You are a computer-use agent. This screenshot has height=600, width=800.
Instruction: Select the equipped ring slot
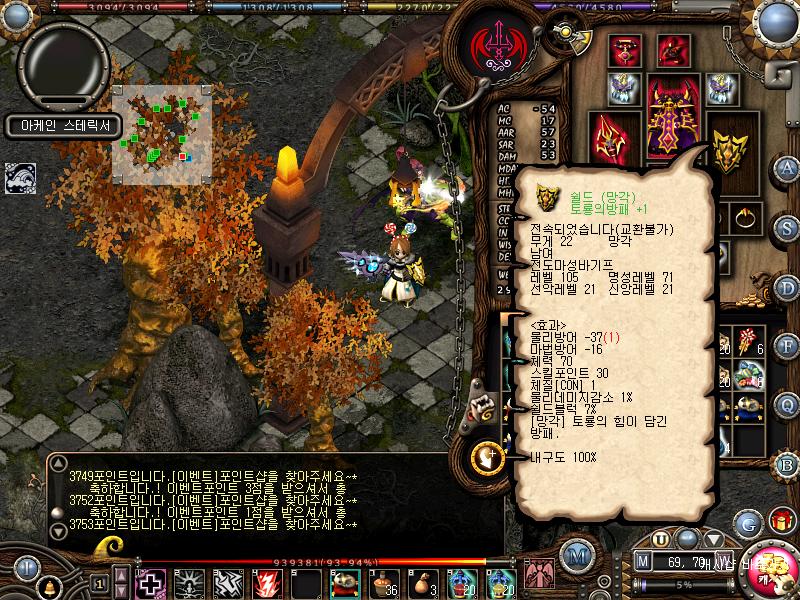click(744, 216)
